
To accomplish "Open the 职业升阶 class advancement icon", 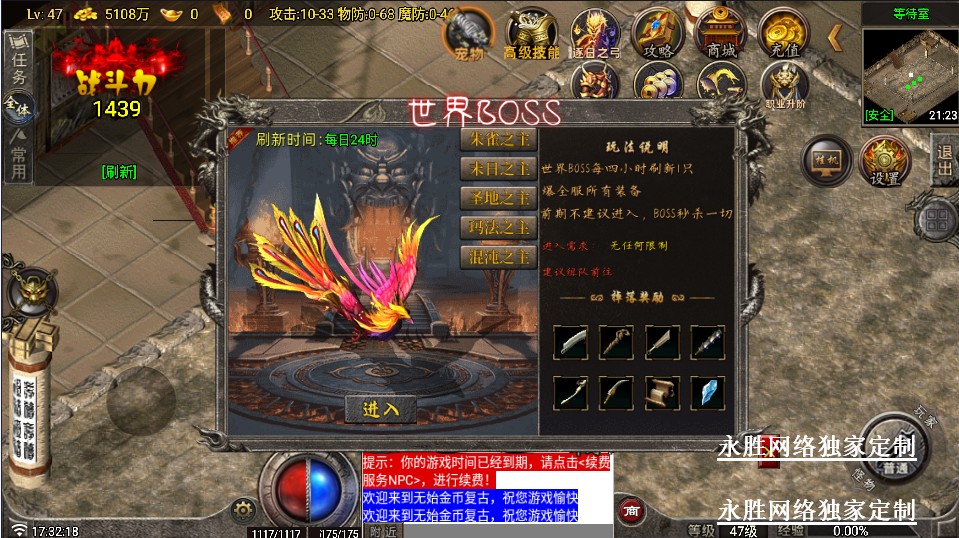I will pos(784,85).
